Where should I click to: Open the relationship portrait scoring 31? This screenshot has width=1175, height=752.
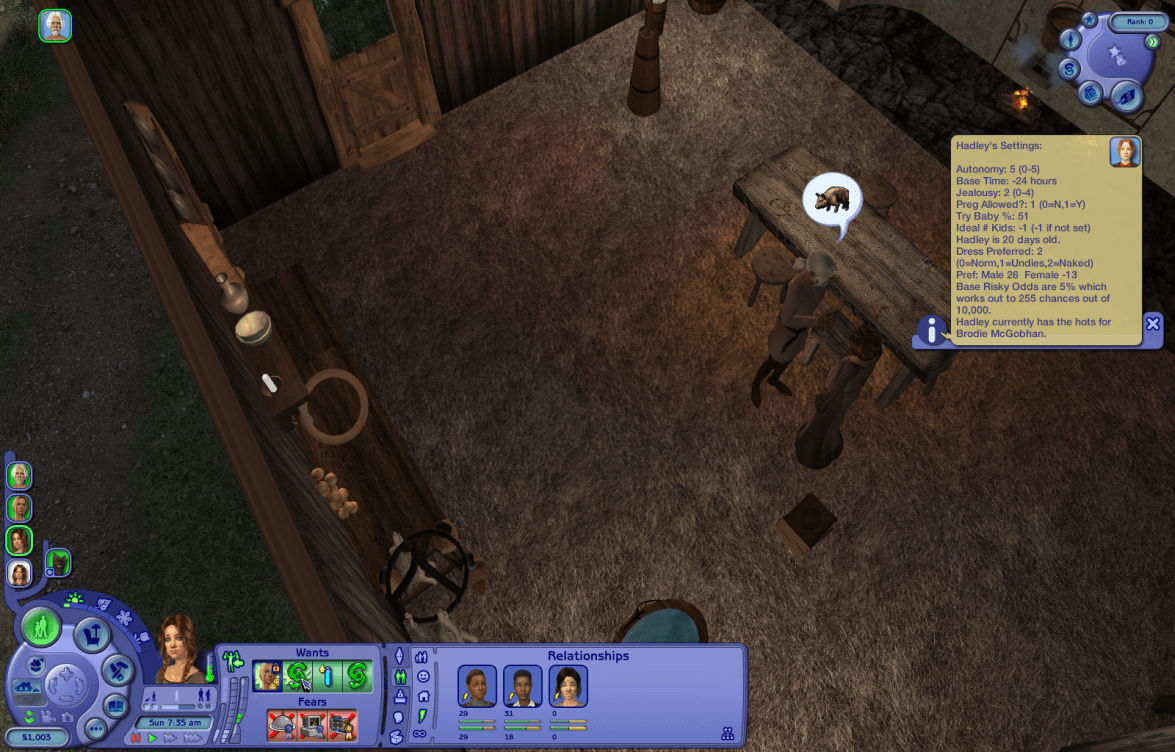(522, 686)
